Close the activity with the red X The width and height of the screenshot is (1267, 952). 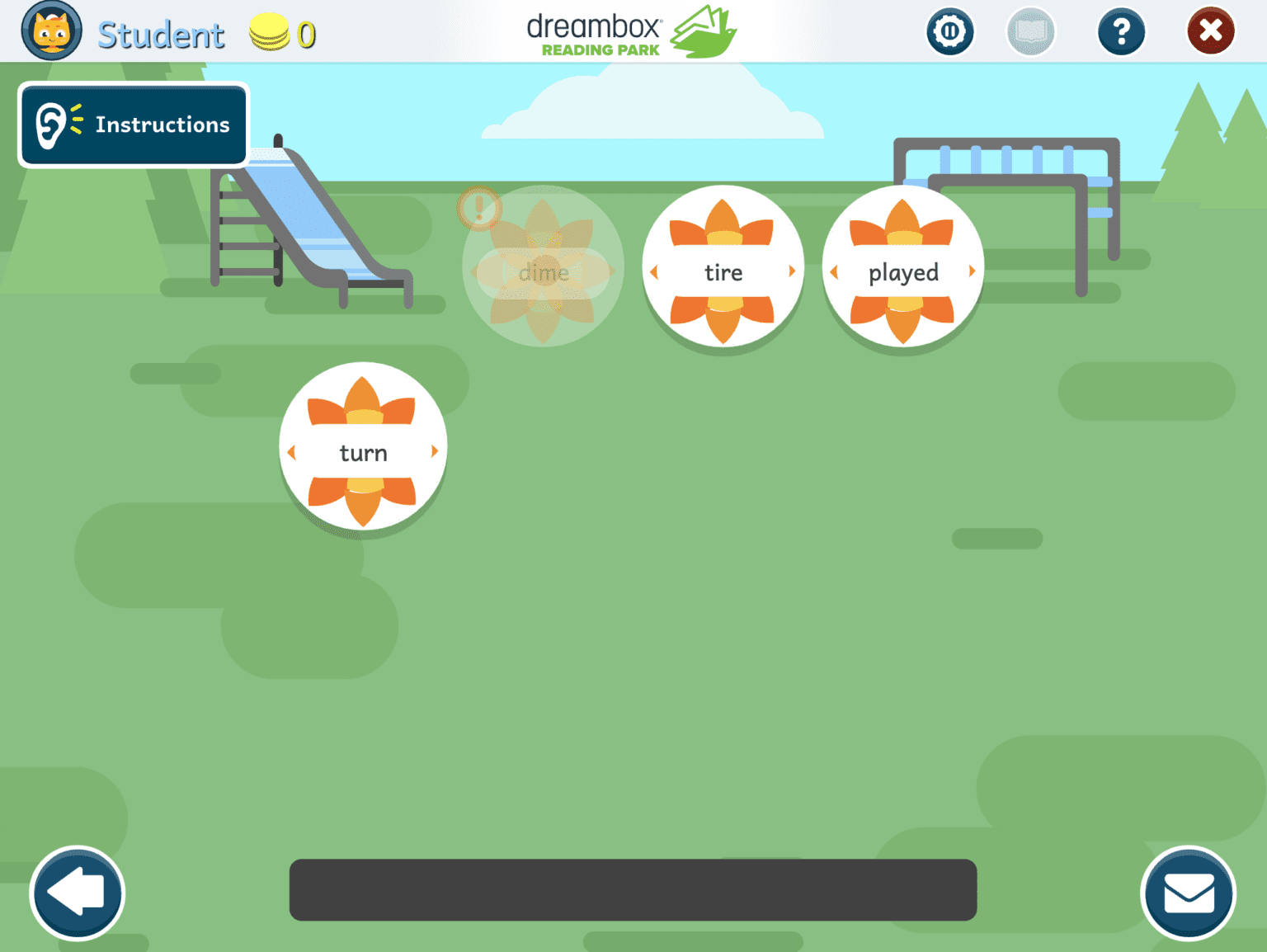click(x=1210, y=31)
